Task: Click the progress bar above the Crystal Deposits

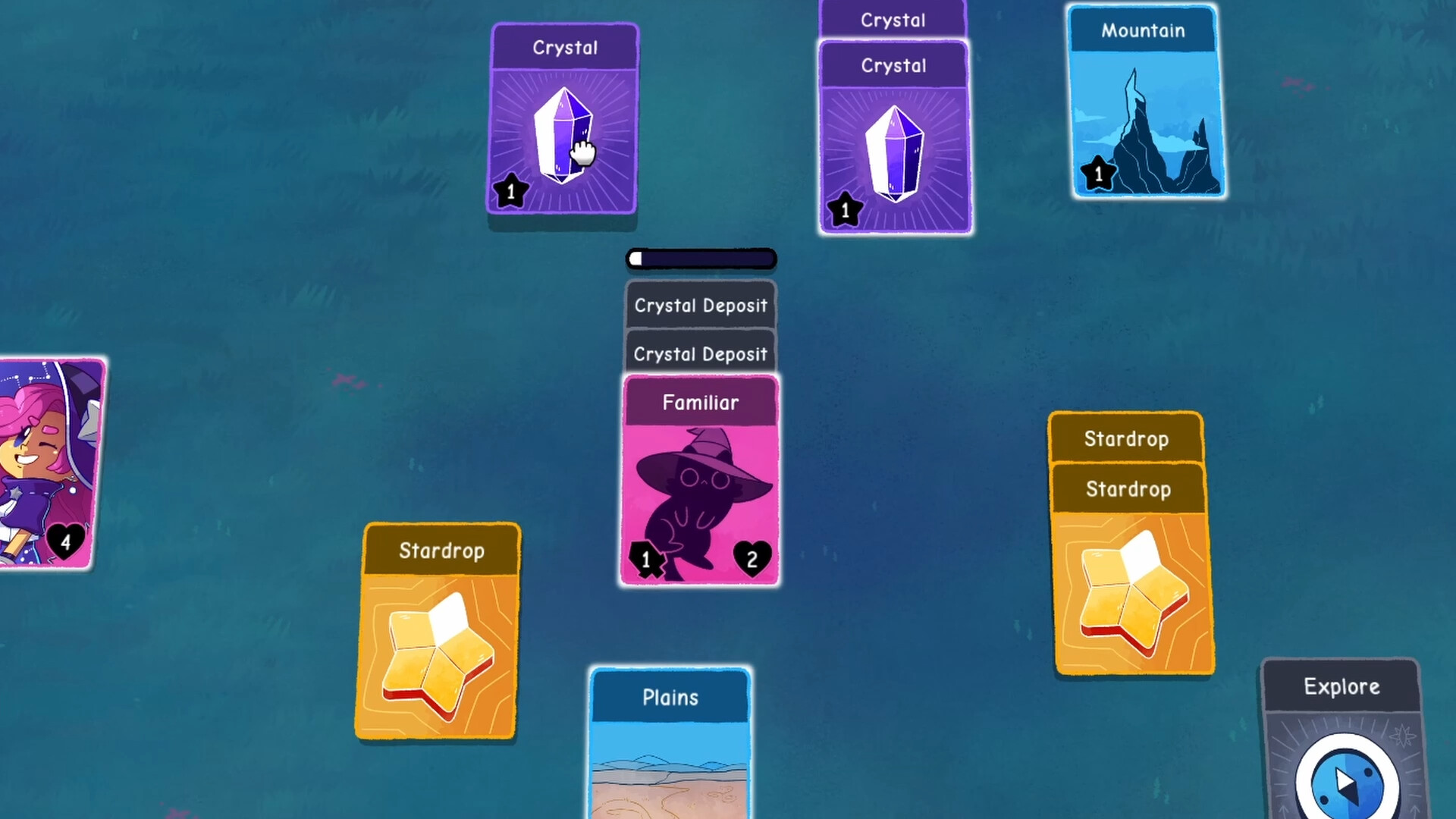Action: (x=700, y=259)
